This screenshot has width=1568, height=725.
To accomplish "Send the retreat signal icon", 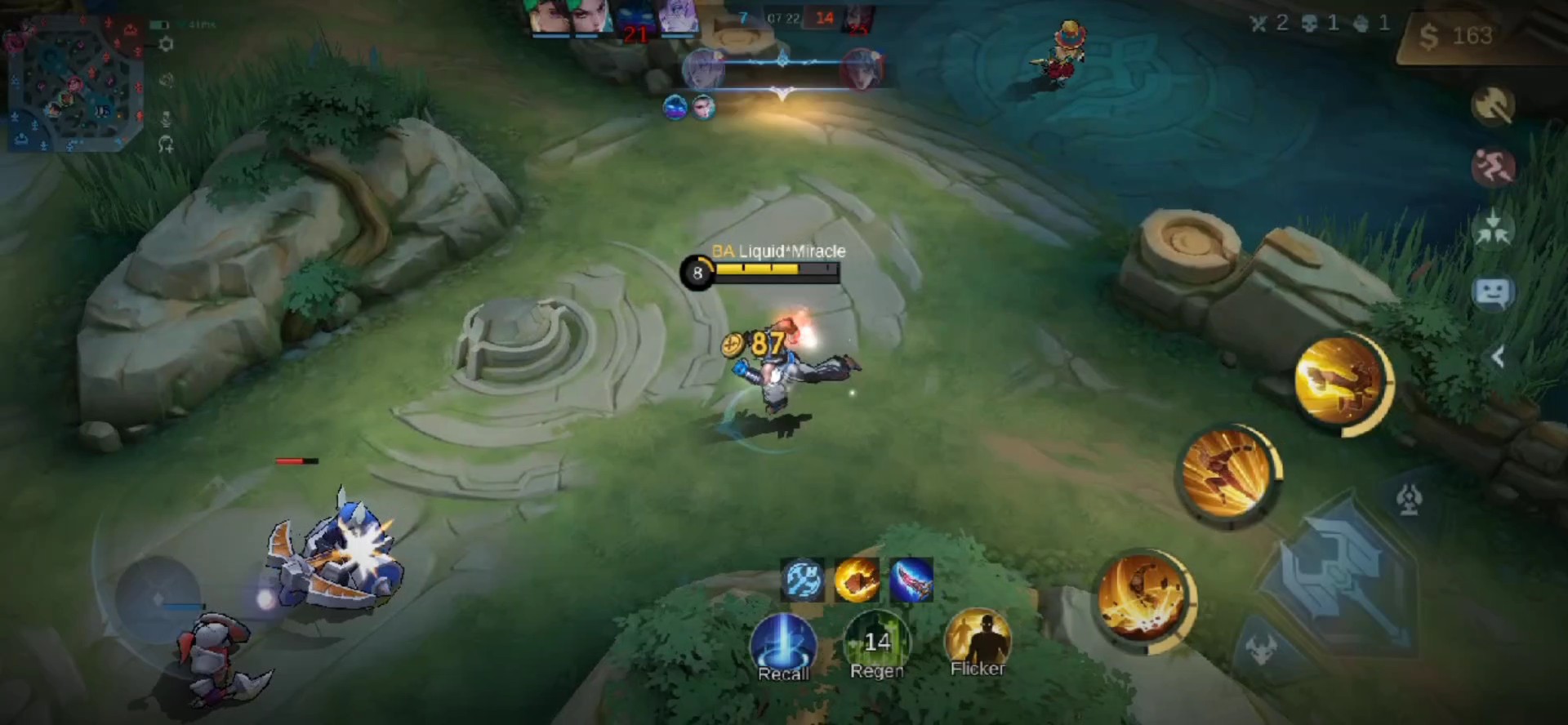I will [x=1493, y=167].
